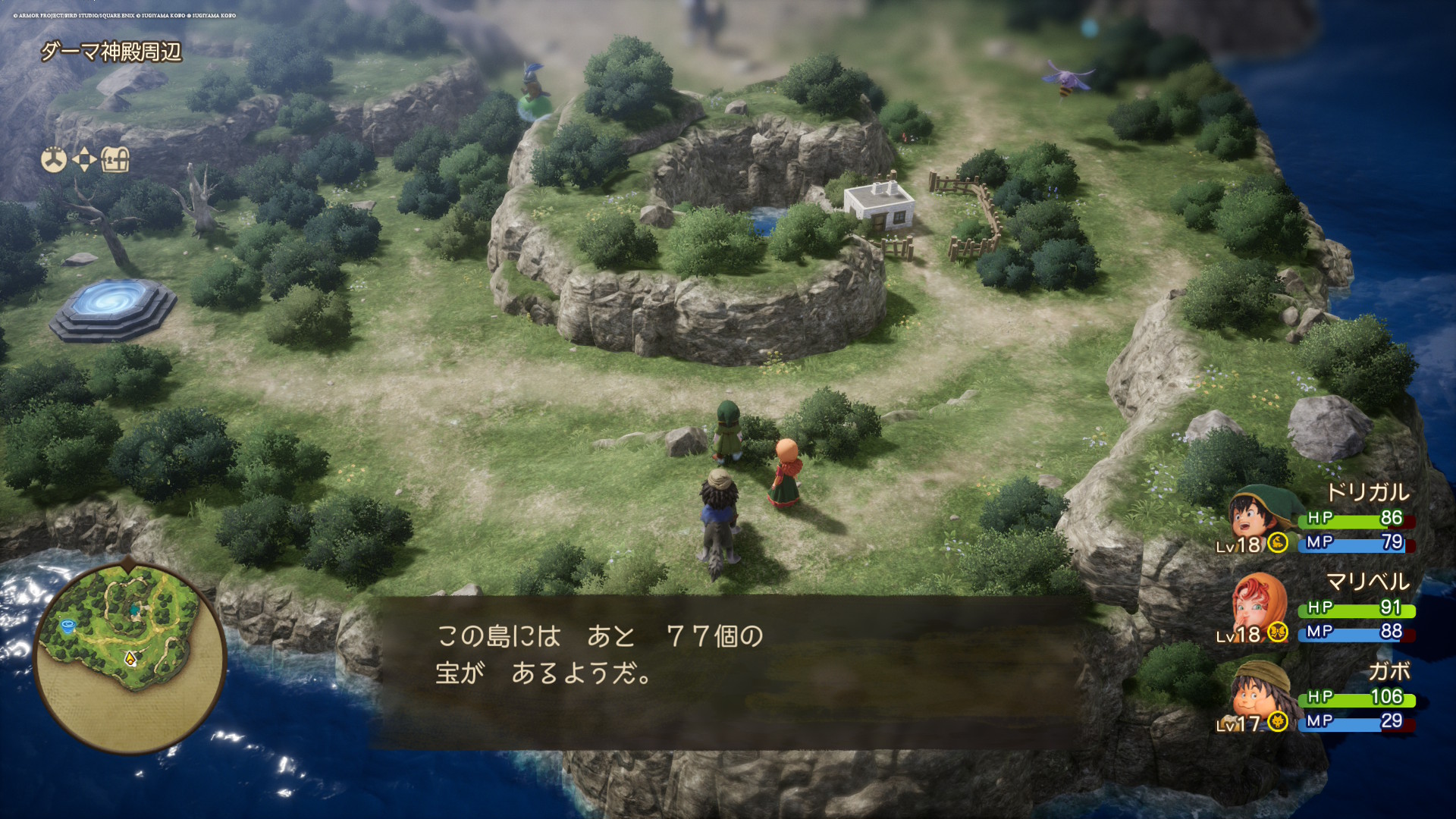1456x819 pixels.
Task: Select the four-arrow directional icon
Action: (84, 160)
